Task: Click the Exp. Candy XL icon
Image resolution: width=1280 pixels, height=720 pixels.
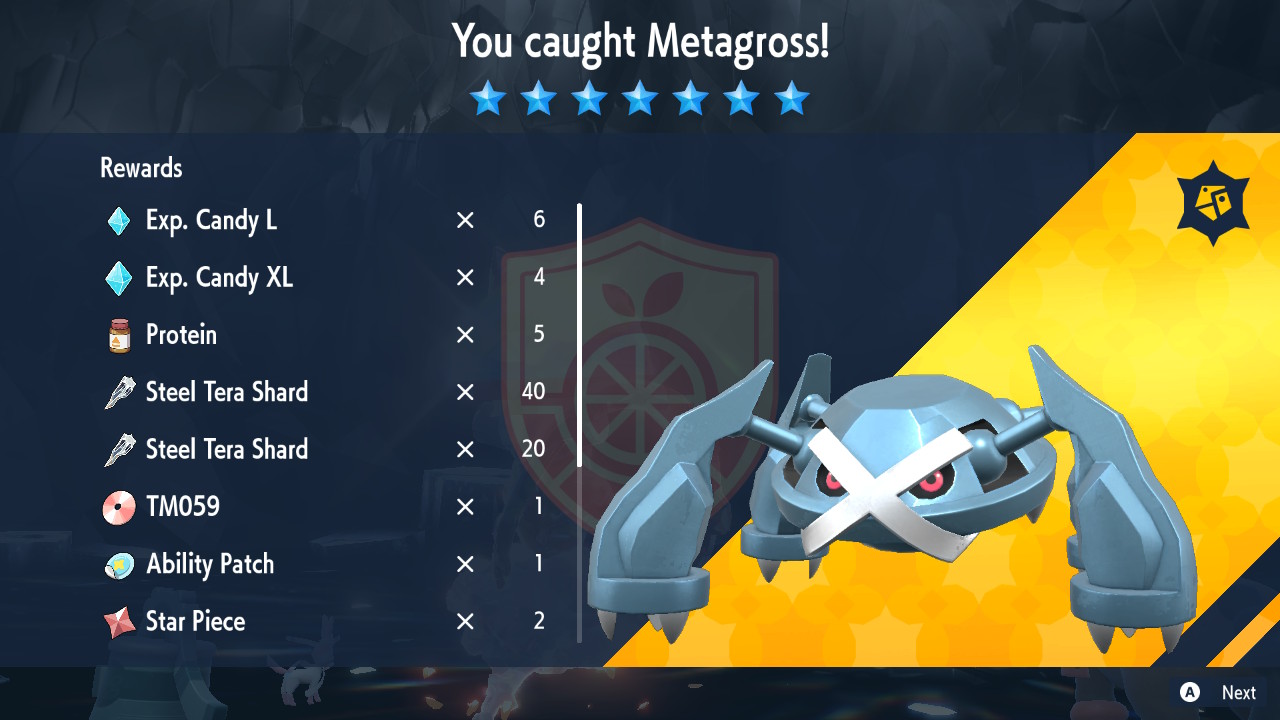Action: point(120,278)
